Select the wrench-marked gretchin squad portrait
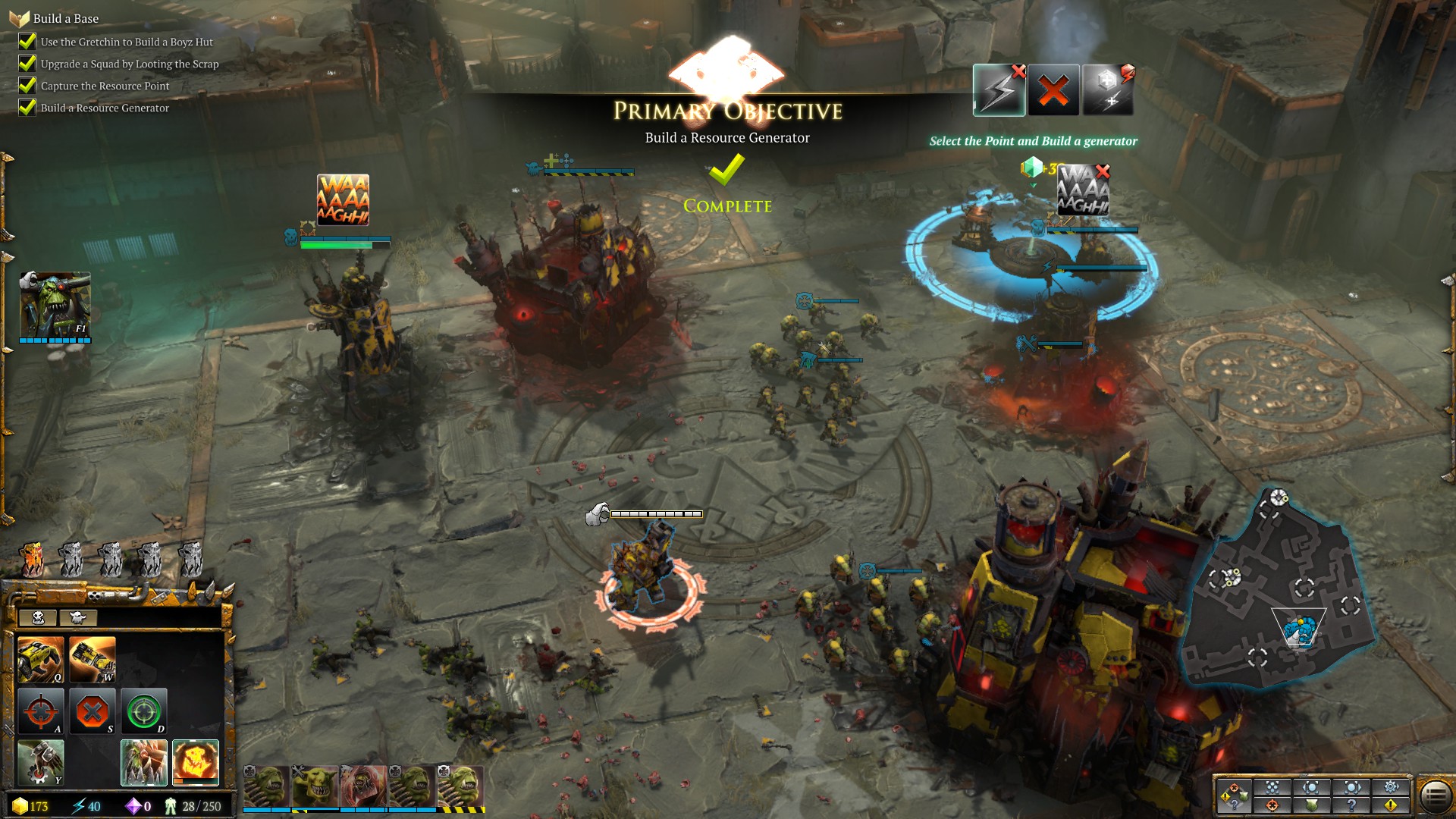 pyautogui.click(x=315, y=786)
